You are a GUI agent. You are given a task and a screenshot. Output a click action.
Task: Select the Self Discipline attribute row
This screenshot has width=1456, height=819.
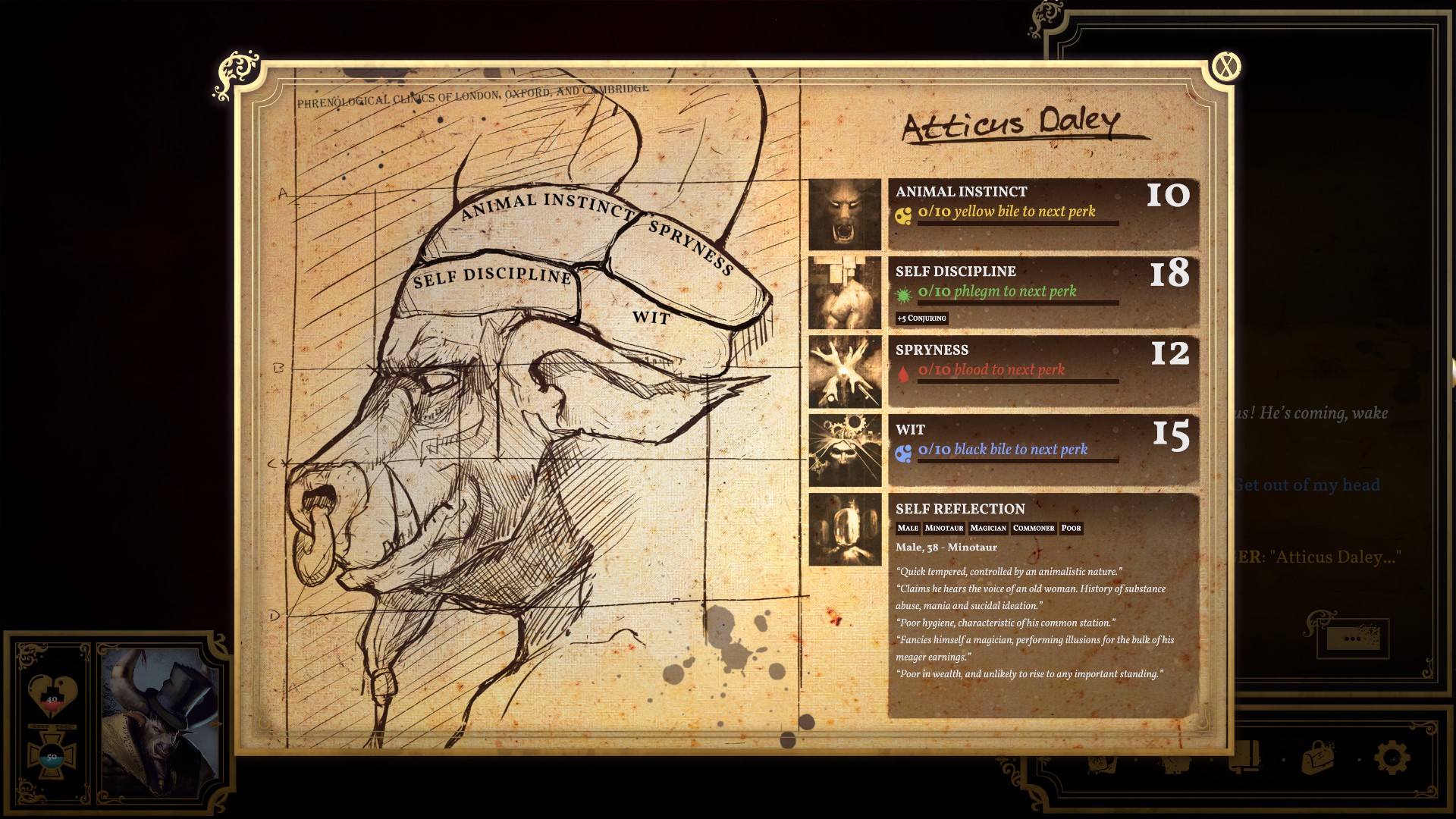coord(1043,292)
